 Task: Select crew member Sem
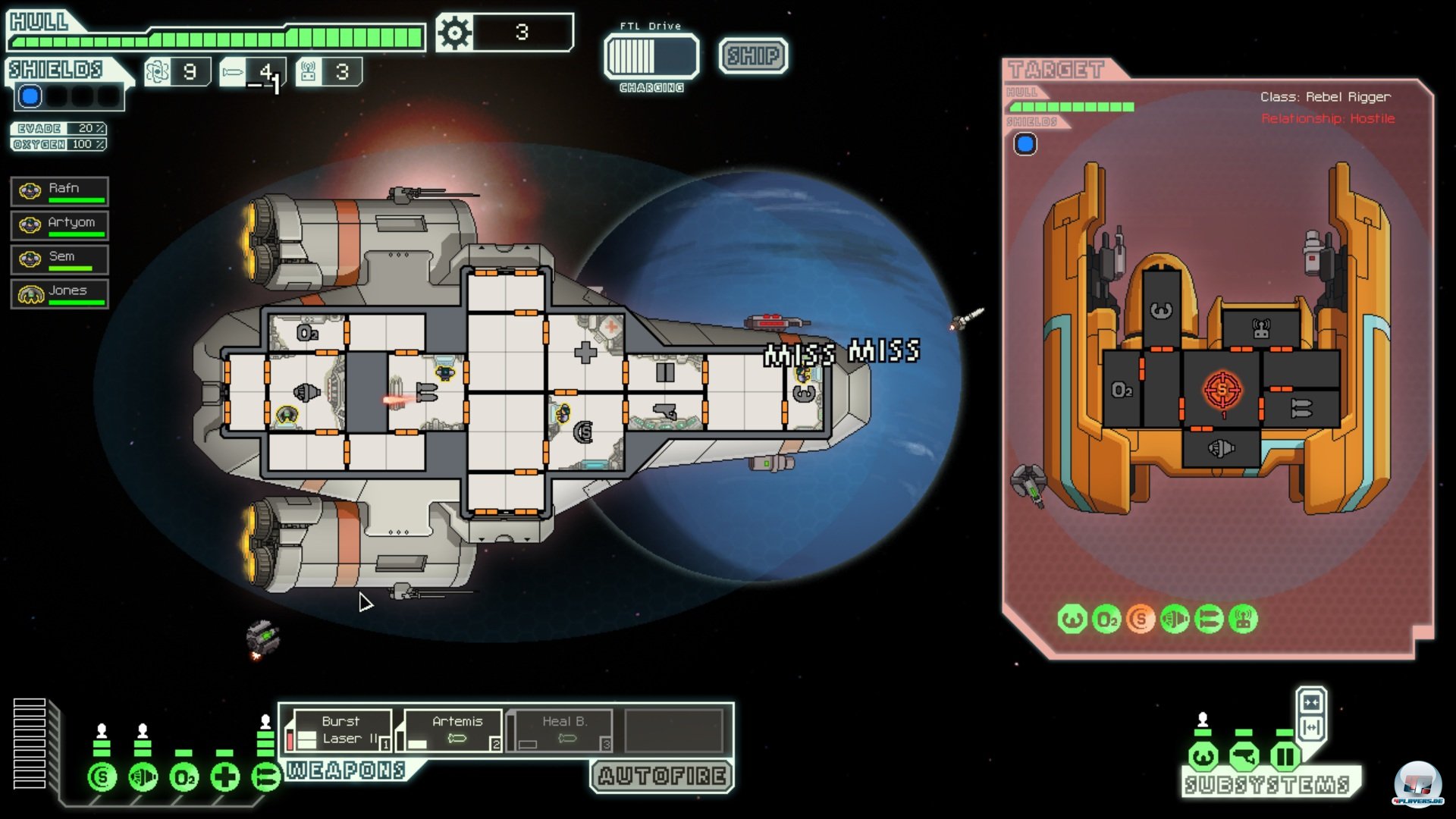point(60,259)
